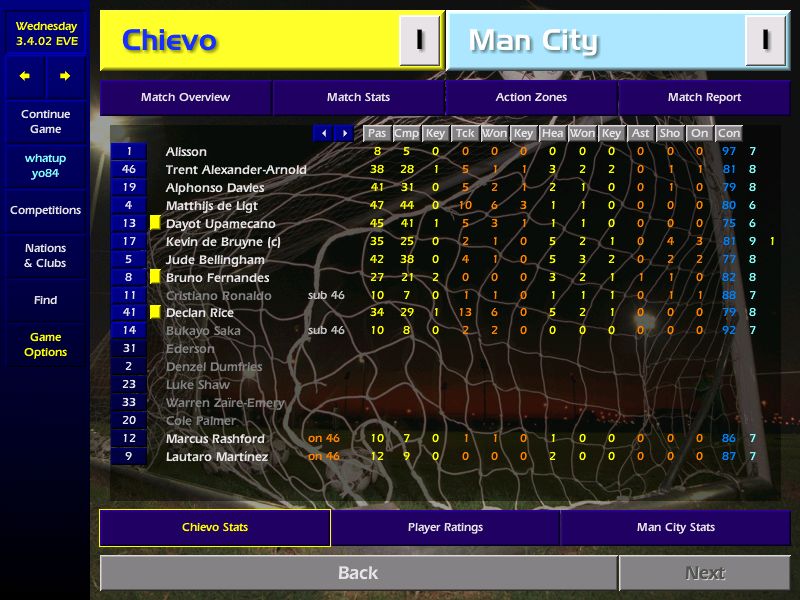The height and width of the screenshot is (600, 800).
Task: Select the whatup yo84 manager button
Action: 45,166
